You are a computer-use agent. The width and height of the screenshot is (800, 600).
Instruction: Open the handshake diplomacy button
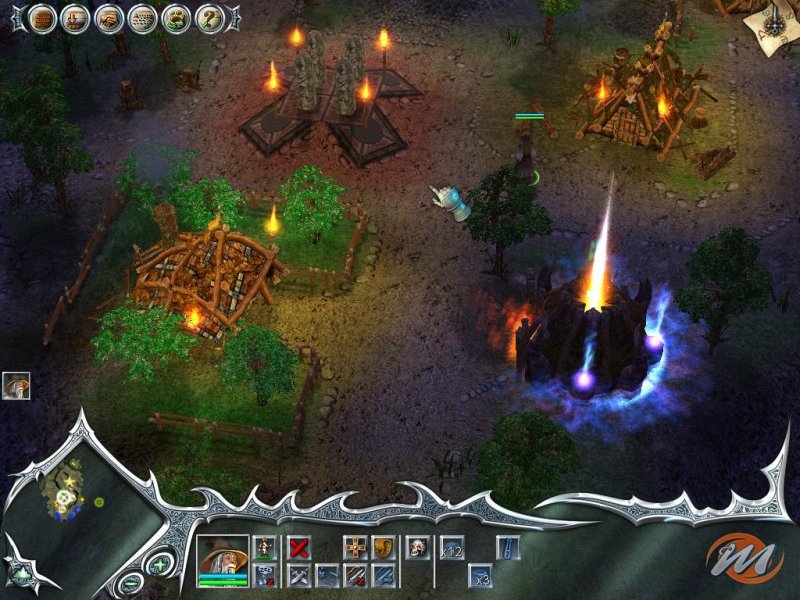point(109,18)
